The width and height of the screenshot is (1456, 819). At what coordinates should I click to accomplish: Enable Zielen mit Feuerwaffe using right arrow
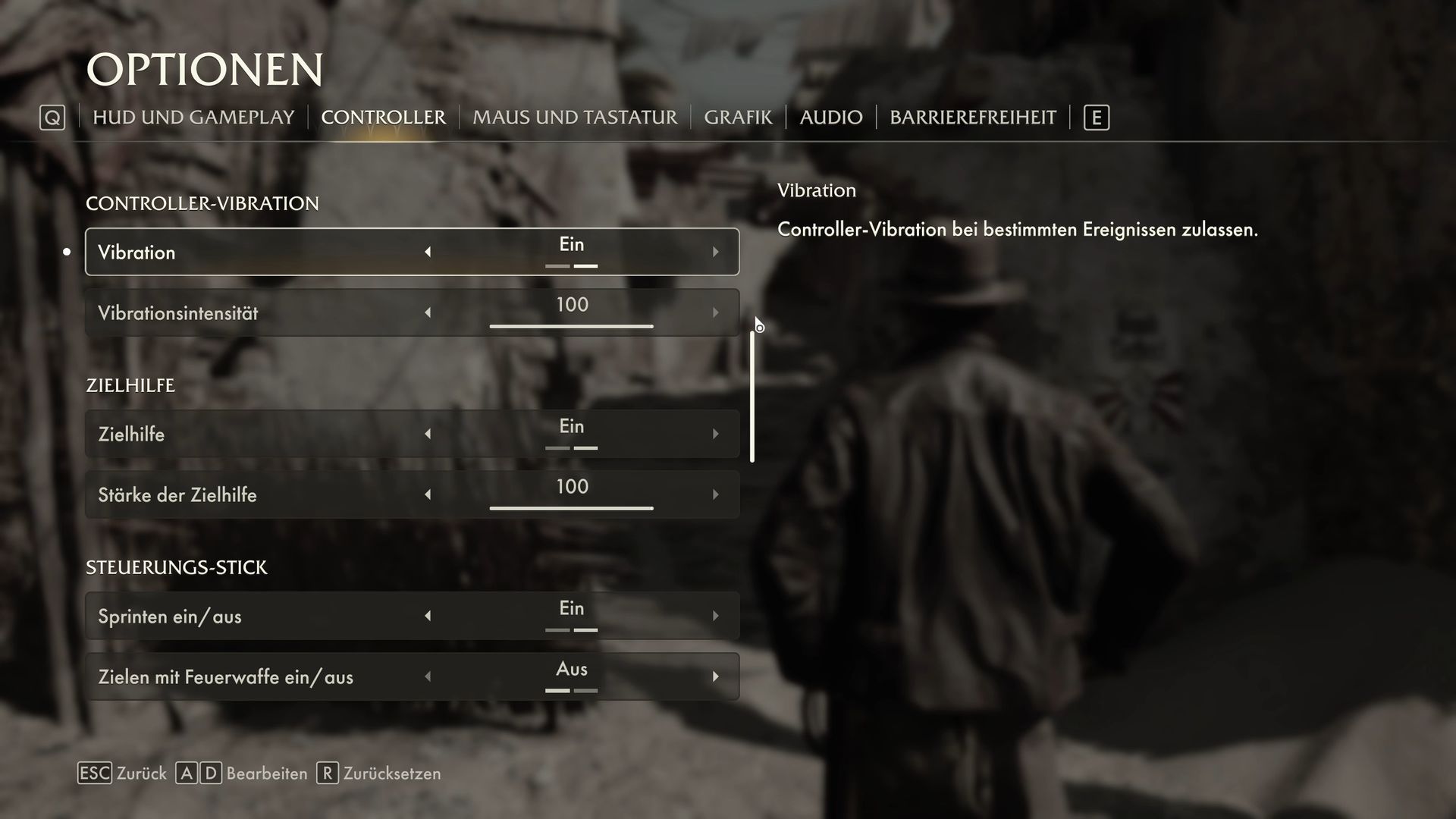tap(715, 676)
